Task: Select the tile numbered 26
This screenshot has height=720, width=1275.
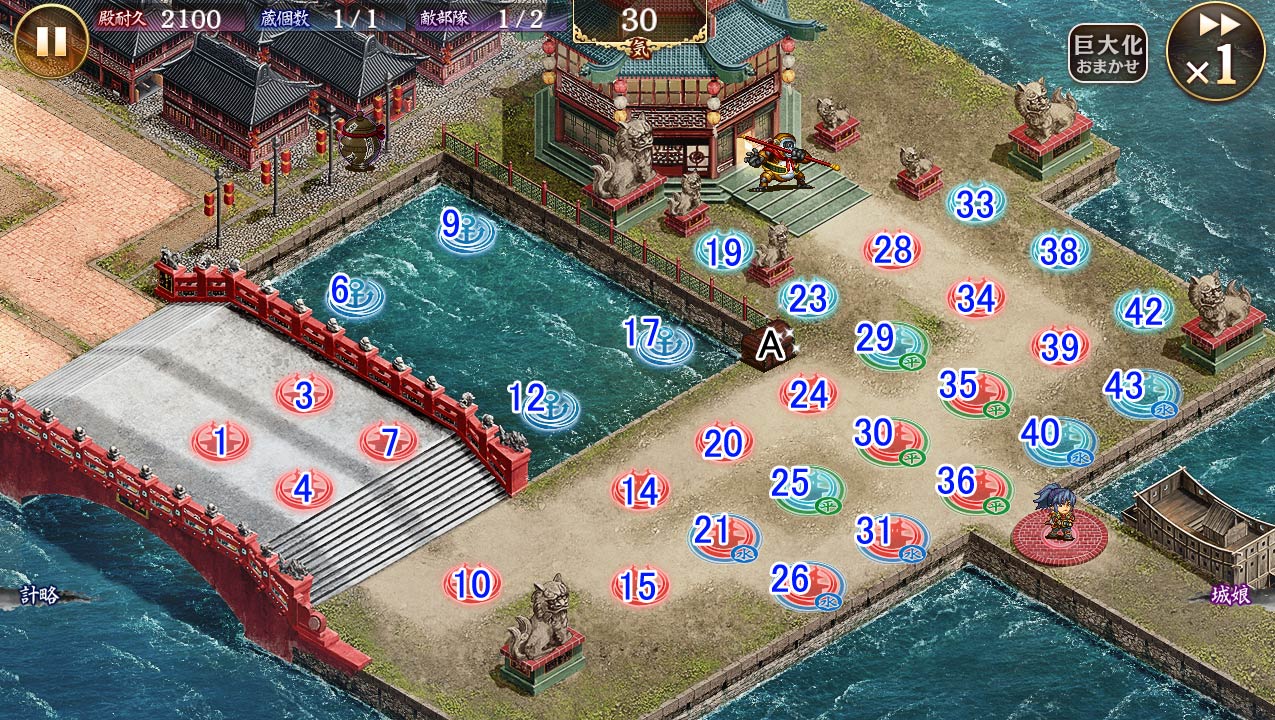Action: [x=806, y=581]
